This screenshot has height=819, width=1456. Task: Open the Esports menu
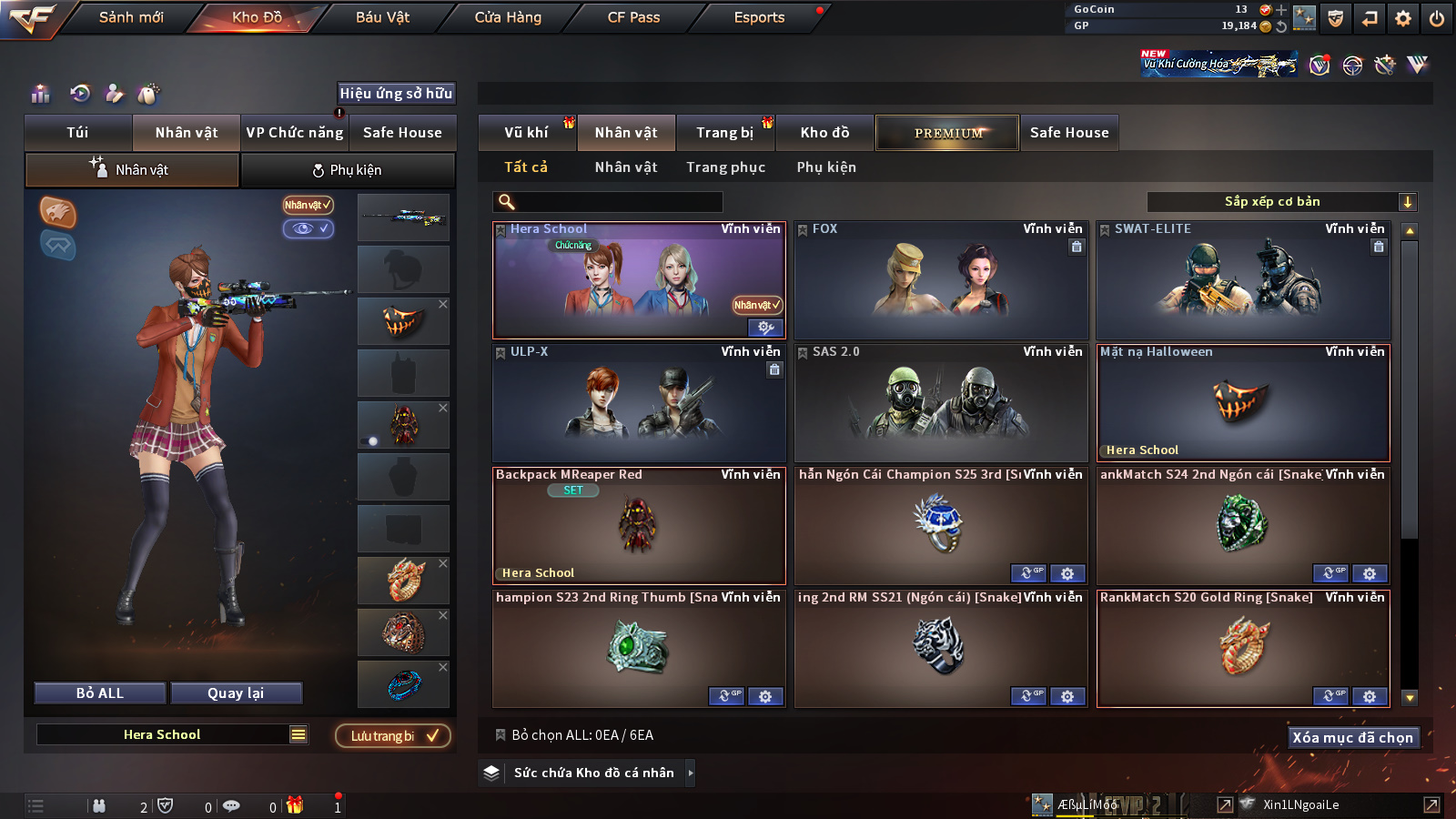(x=759, y=17)
